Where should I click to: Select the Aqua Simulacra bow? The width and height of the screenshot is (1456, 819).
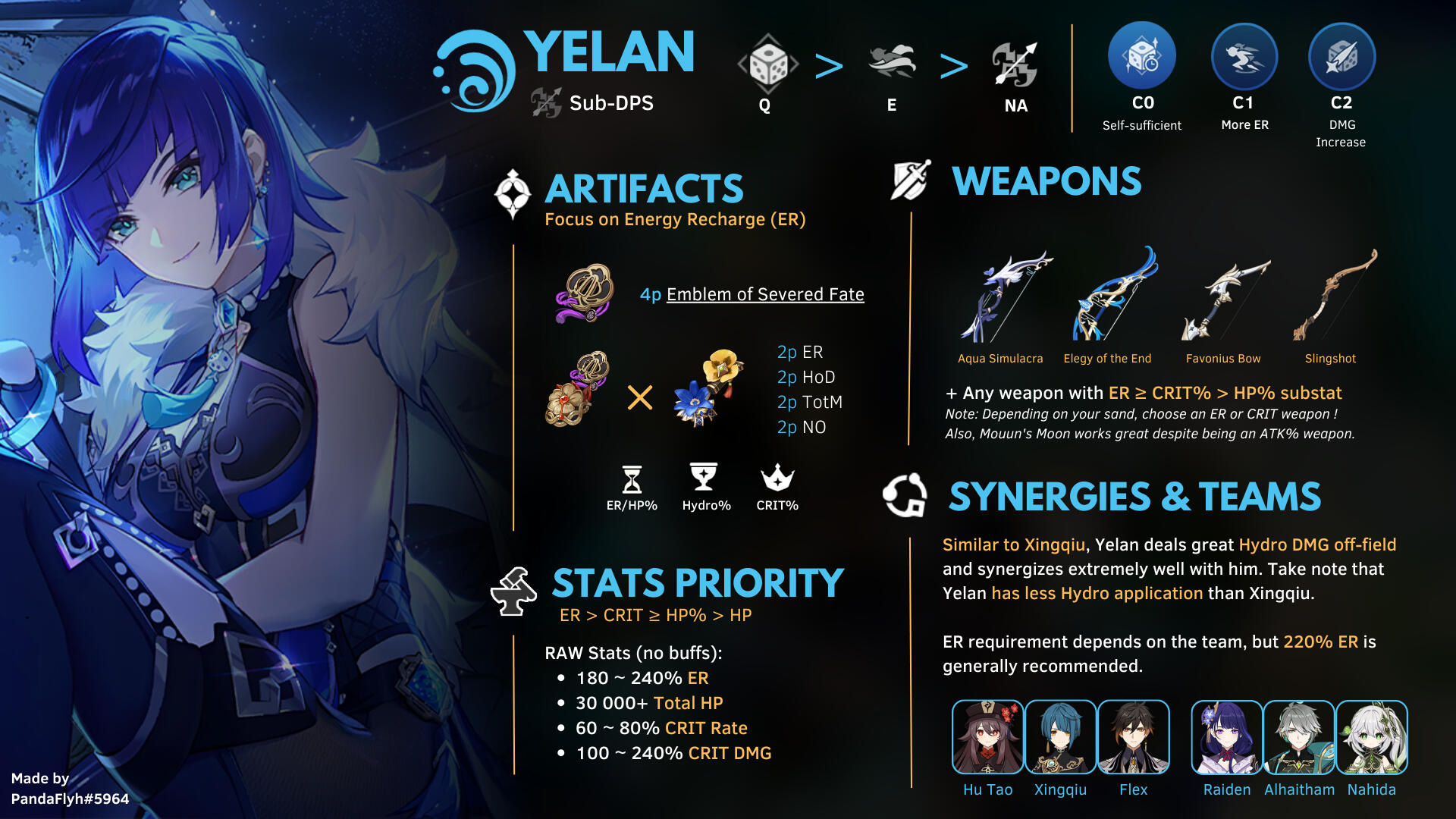click(x=1003, y=297)
